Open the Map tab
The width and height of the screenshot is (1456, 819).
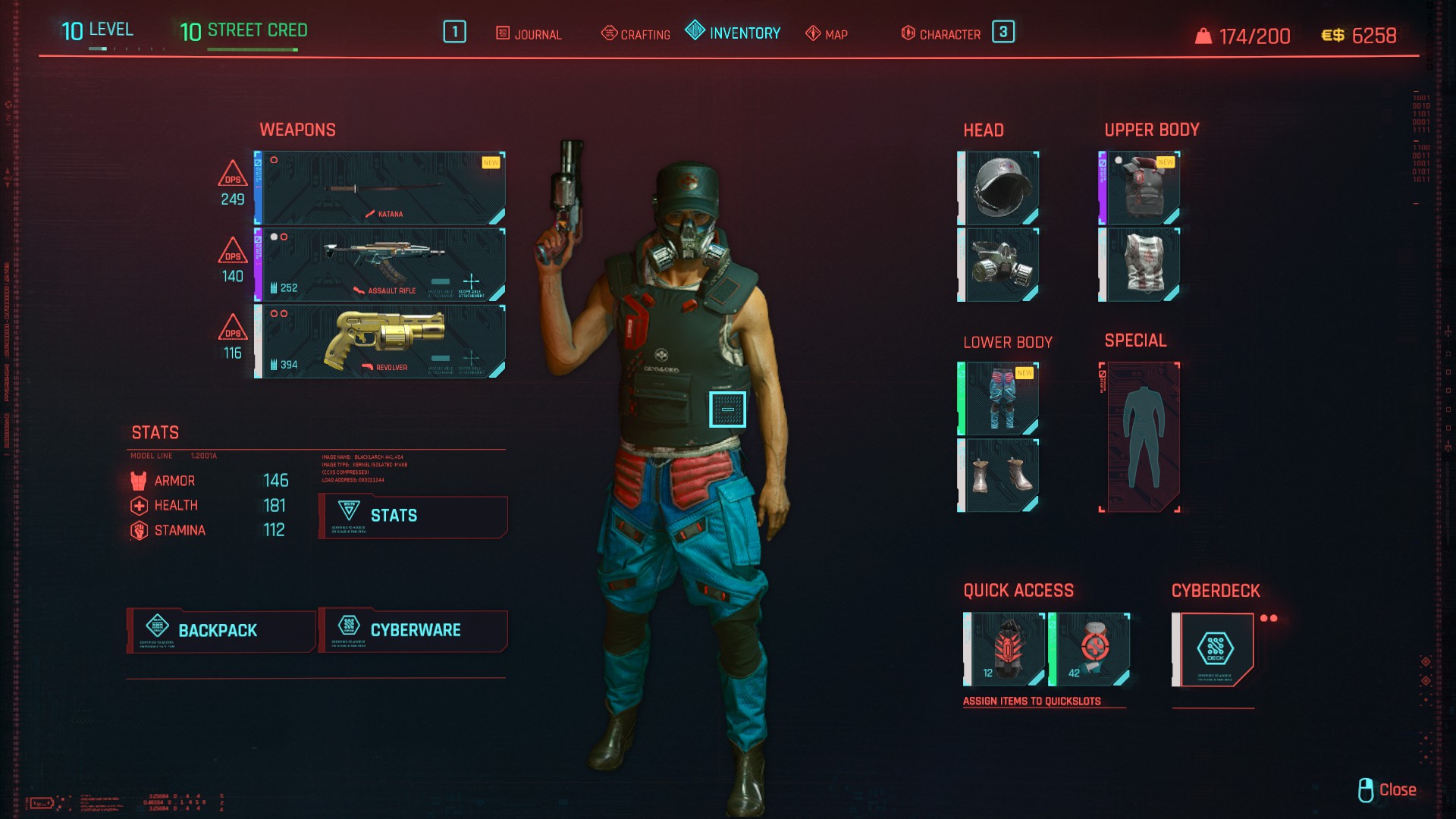pyautogui.click(x=827, y=34)
